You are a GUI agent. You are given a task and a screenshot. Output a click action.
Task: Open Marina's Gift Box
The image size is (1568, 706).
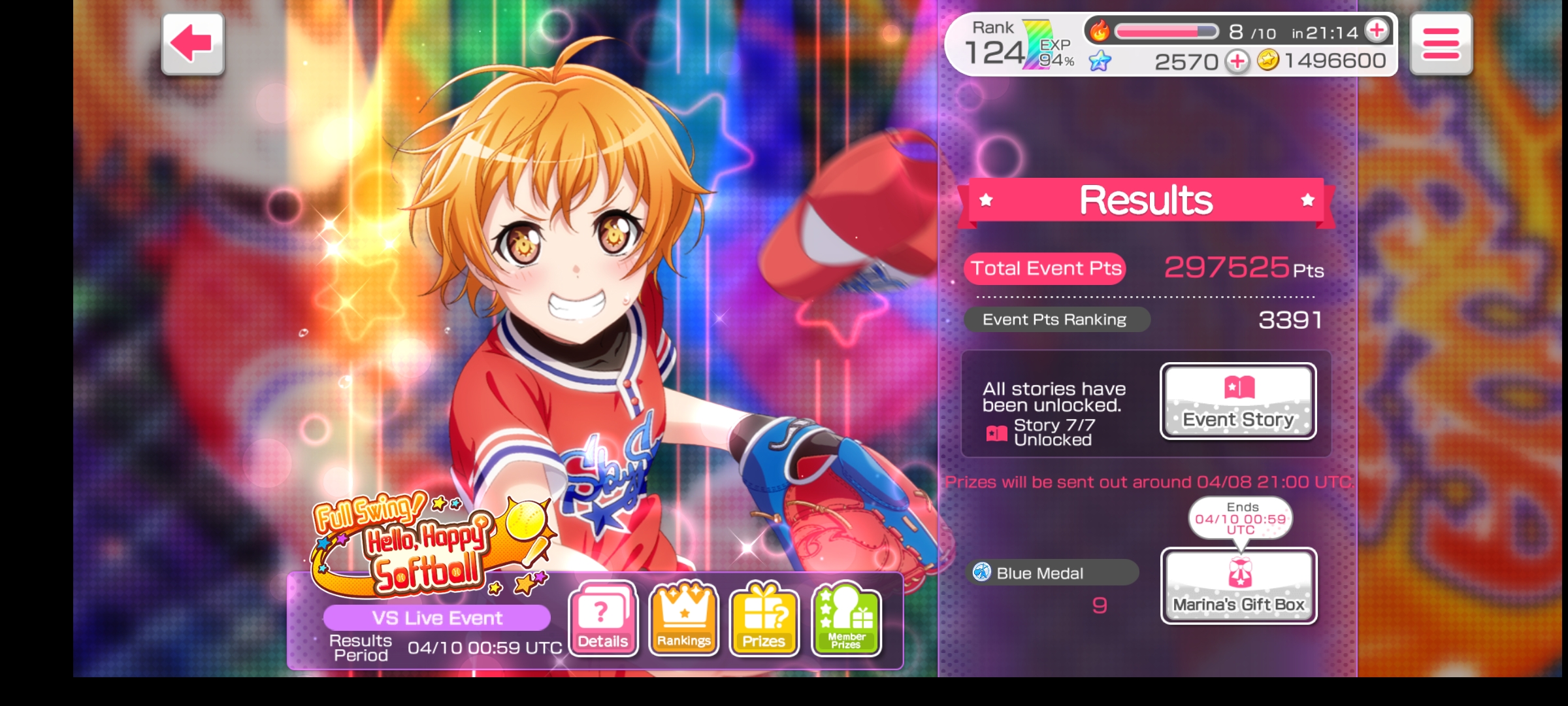click(1239, 586)
